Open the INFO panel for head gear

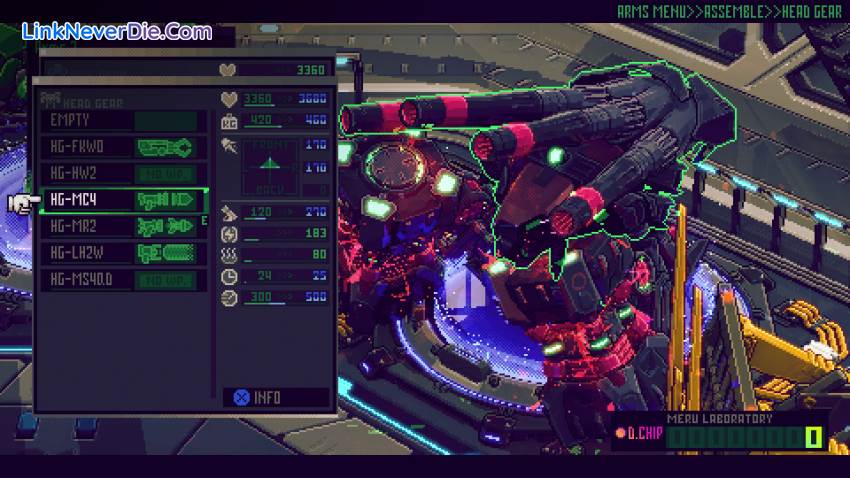point(257,397)
